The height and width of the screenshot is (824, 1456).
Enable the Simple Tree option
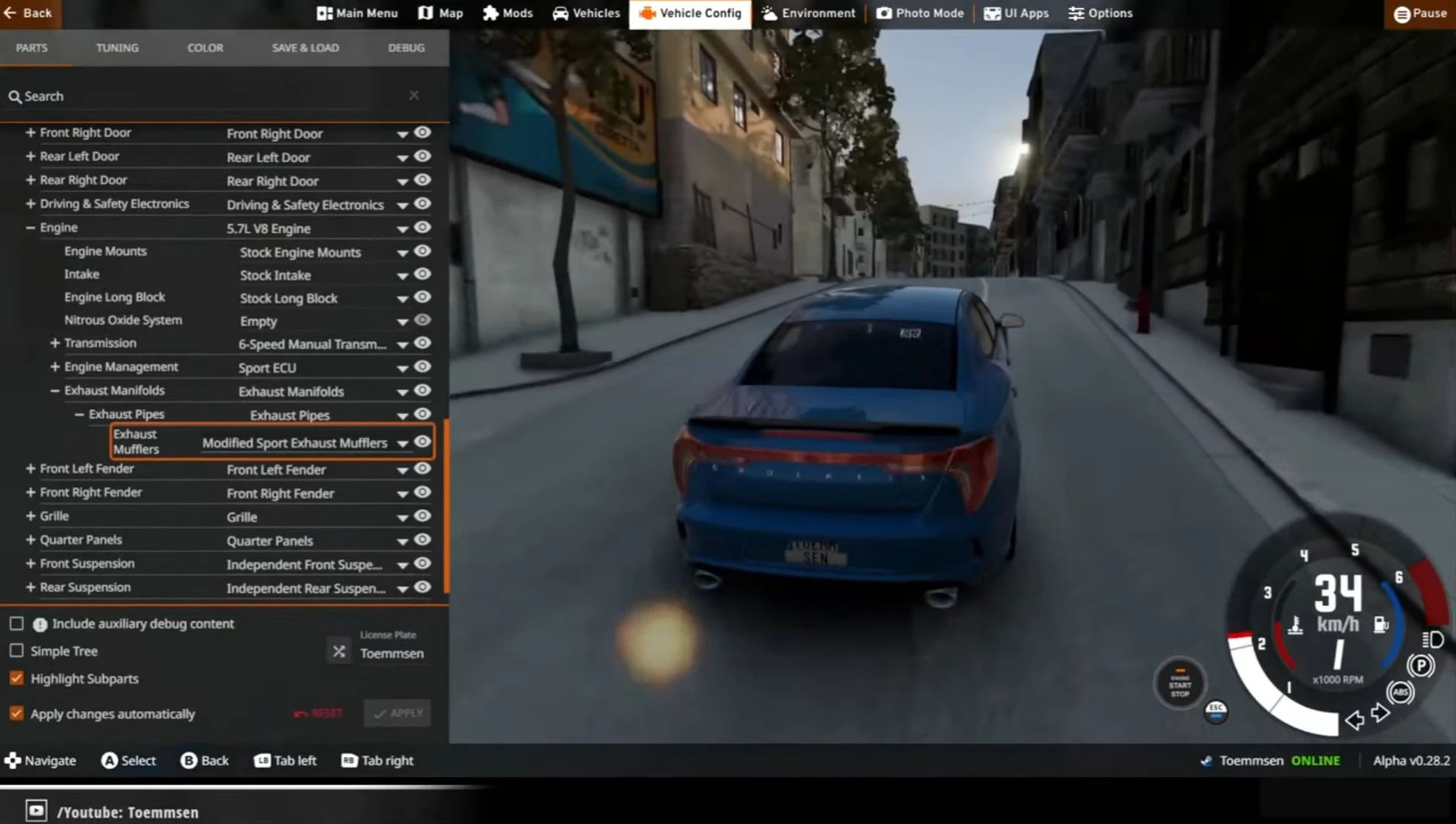16,650
